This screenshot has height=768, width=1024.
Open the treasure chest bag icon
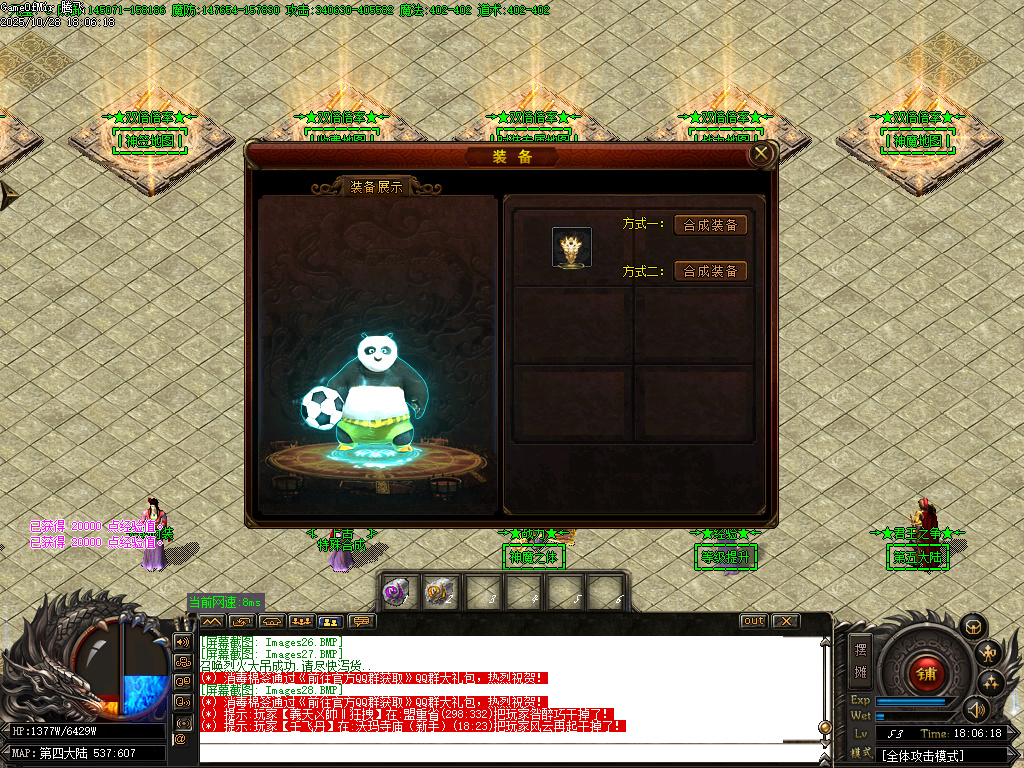pyautogui.click(x=973, y=626)
